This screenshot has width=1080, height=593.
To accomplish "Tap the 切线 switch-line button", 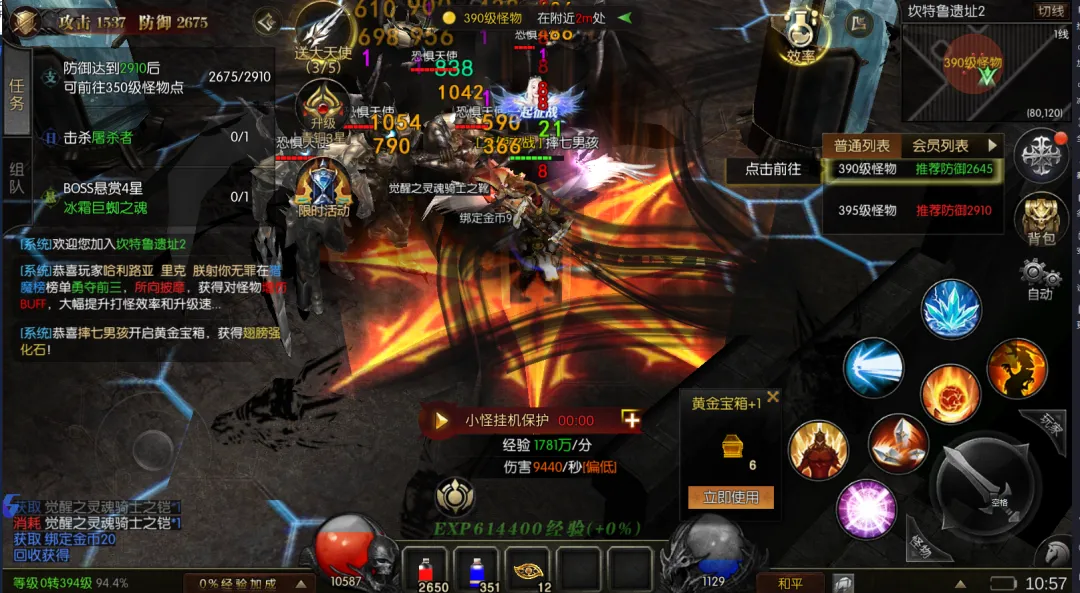I will 1051,11.
